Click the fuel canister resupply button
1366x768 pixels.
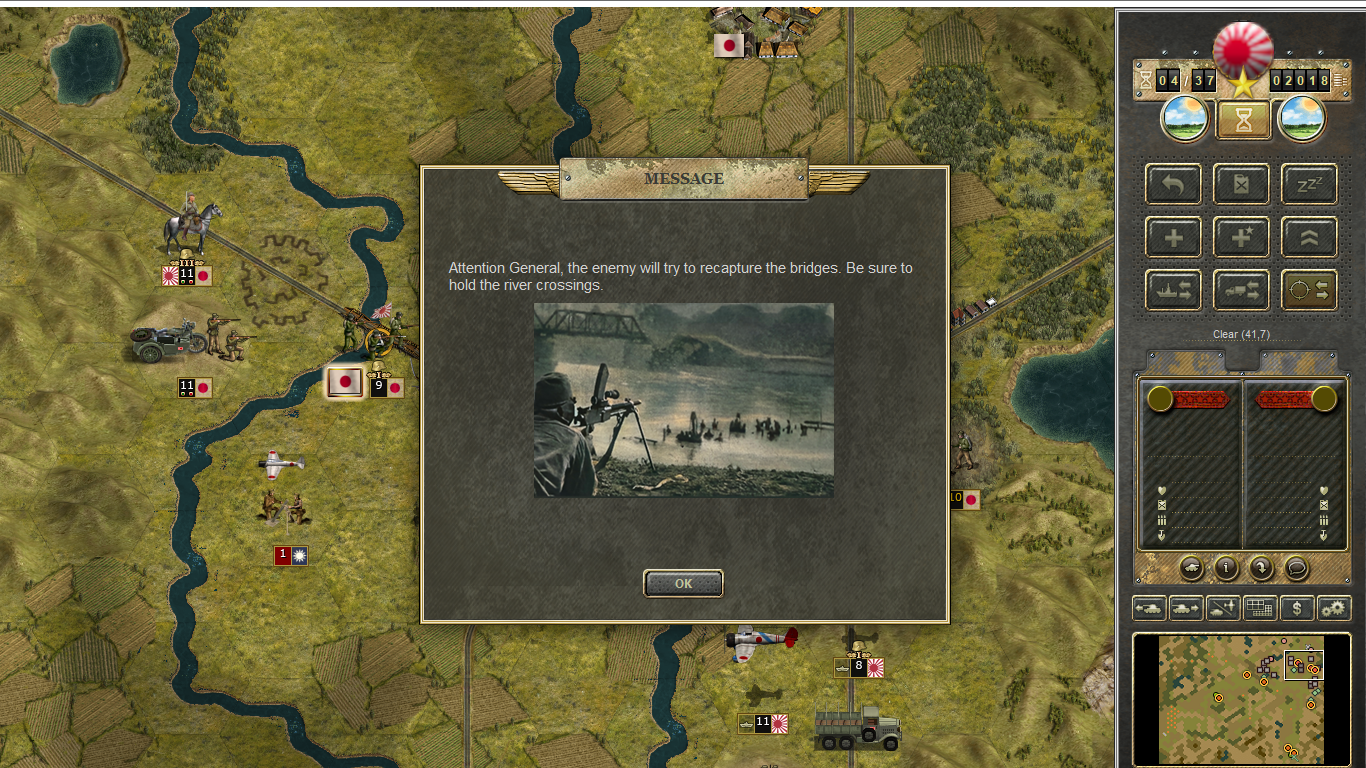pyautogui.click(x=1241, y=185)
